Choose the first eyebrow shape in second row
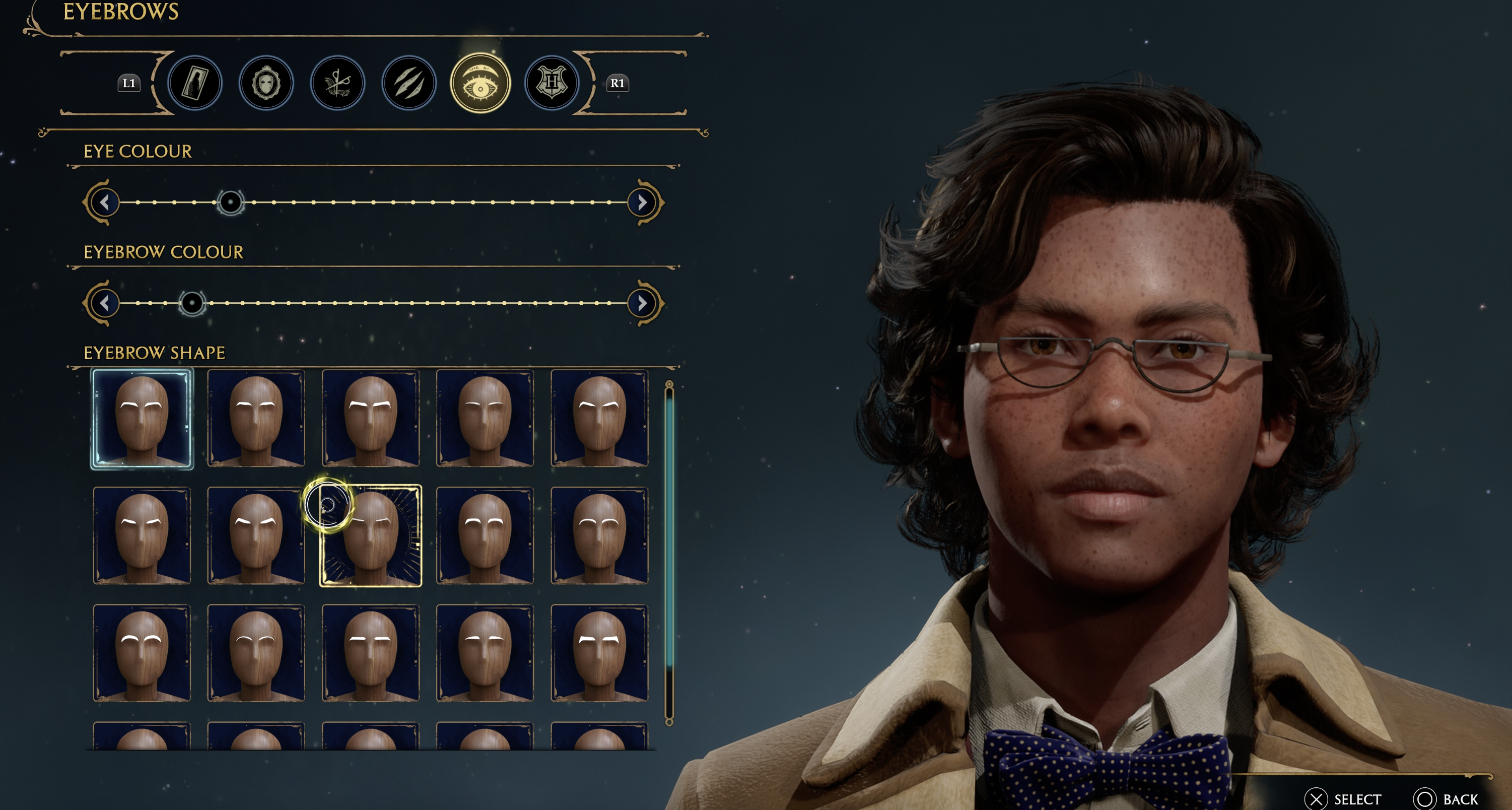This screenshot has height=810, width=1512. 142,536
